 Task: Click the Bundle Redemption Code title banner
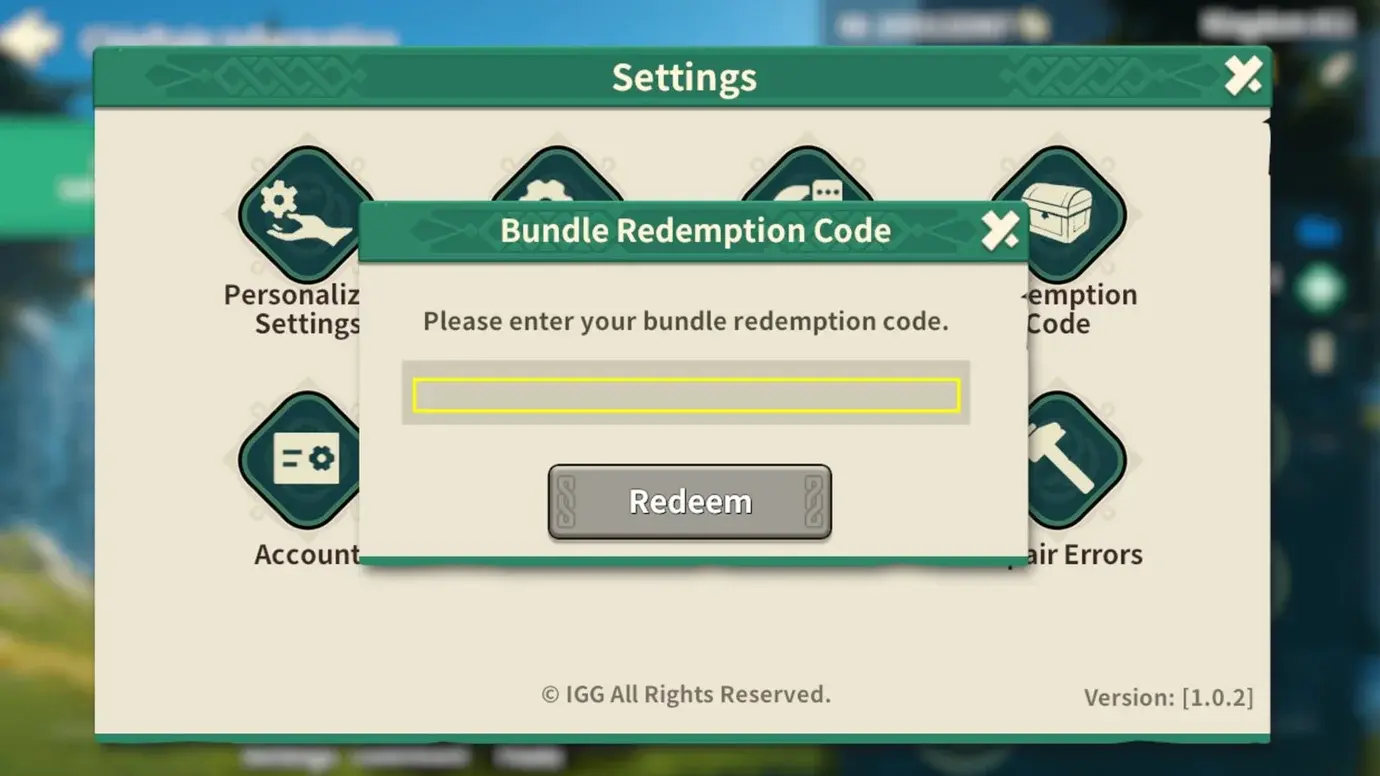[x=694, y=230]
